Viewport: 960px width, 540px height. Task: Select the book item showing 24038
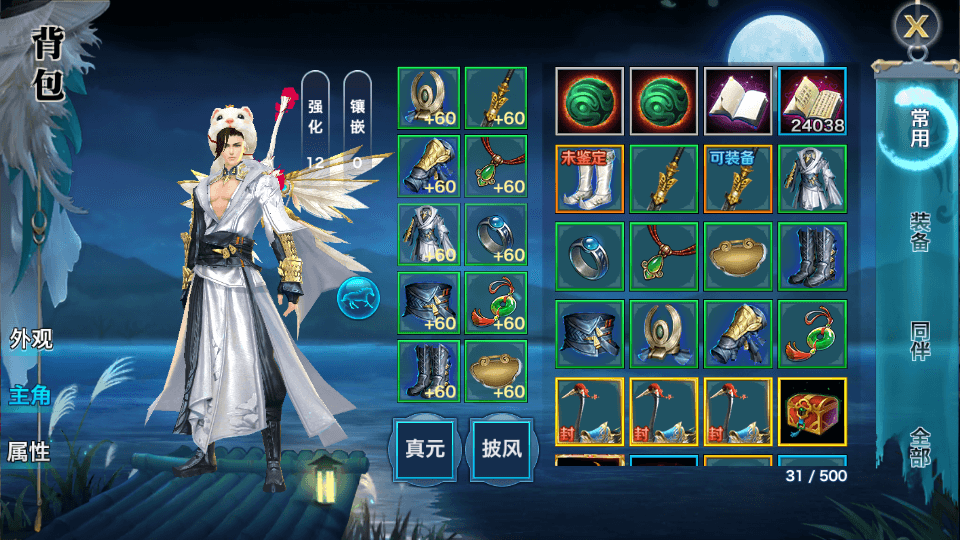point(812,101)
